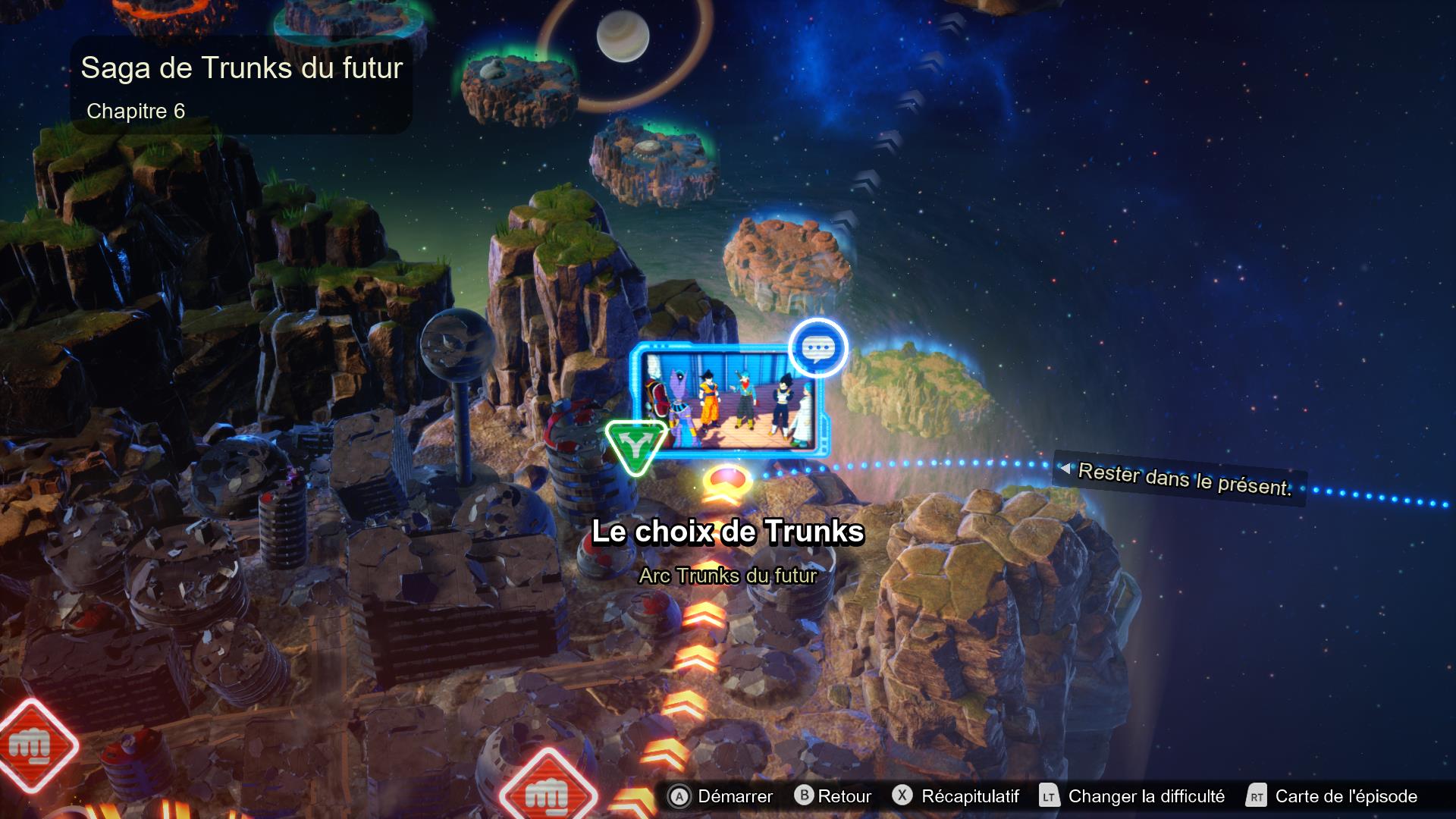Image resolution: width=1456 pixels, height=819 pixels.
Task: Choose the green branching path marker
Action: (x=635, y=447)
